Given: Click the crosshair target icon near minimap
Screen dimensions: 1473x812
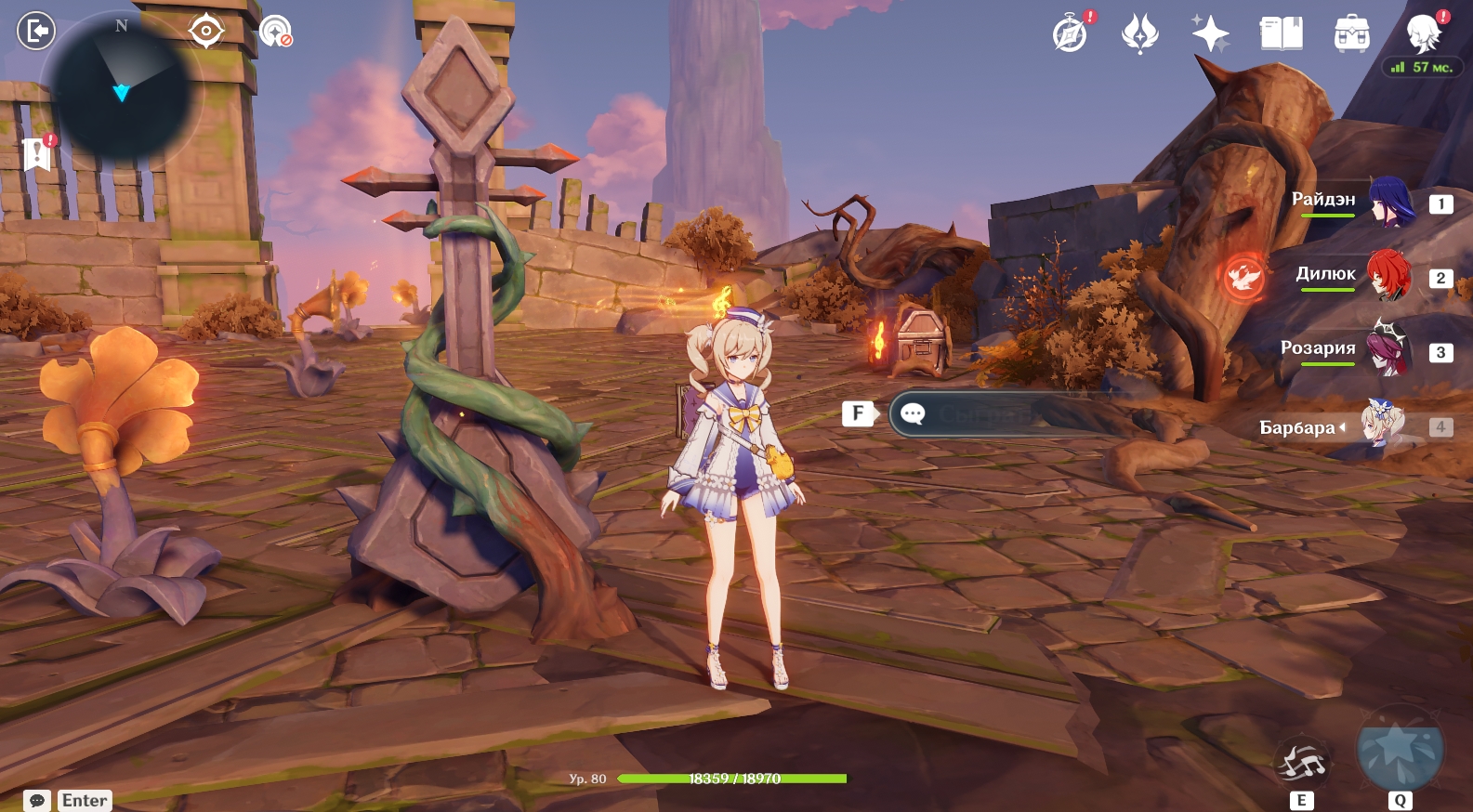Looking at the screenshot, I should click(205, 31).
